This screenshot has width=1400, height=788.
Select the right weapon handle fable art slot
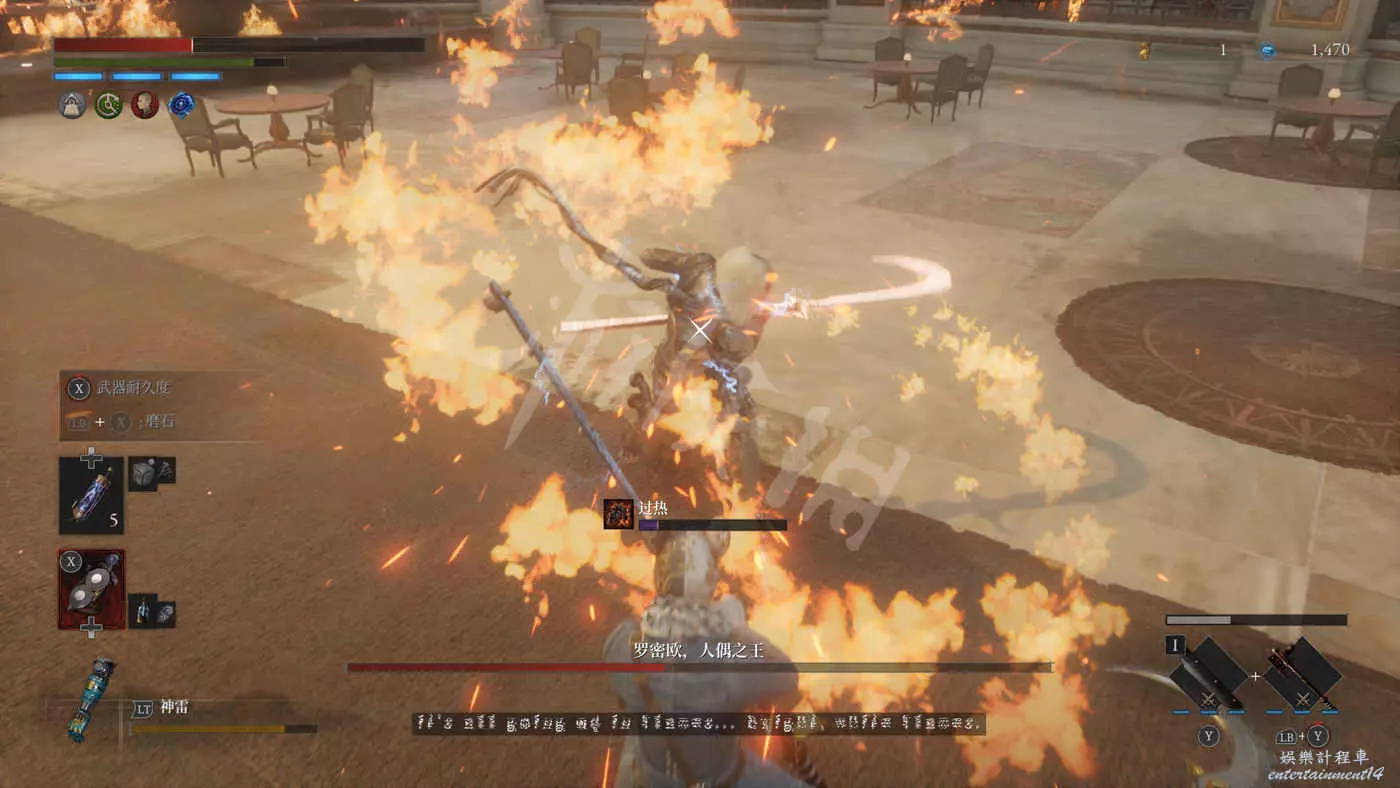pos(1301,674)
